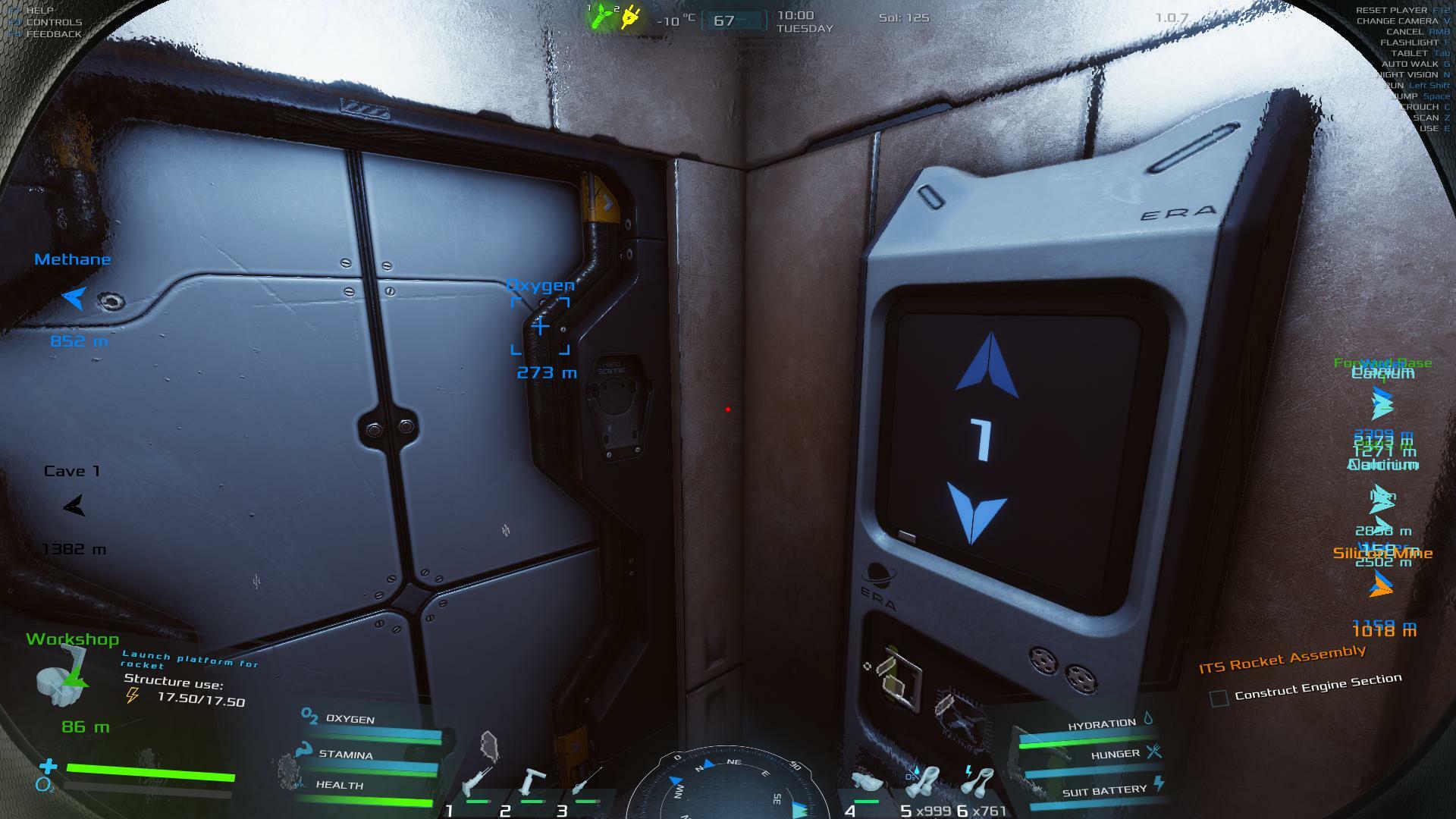Image resolution: width=1456 pixels, height=819 pixels.
Task: Click the orange Silicon Mine waypoint arrow
Action: click(1382, 584)
